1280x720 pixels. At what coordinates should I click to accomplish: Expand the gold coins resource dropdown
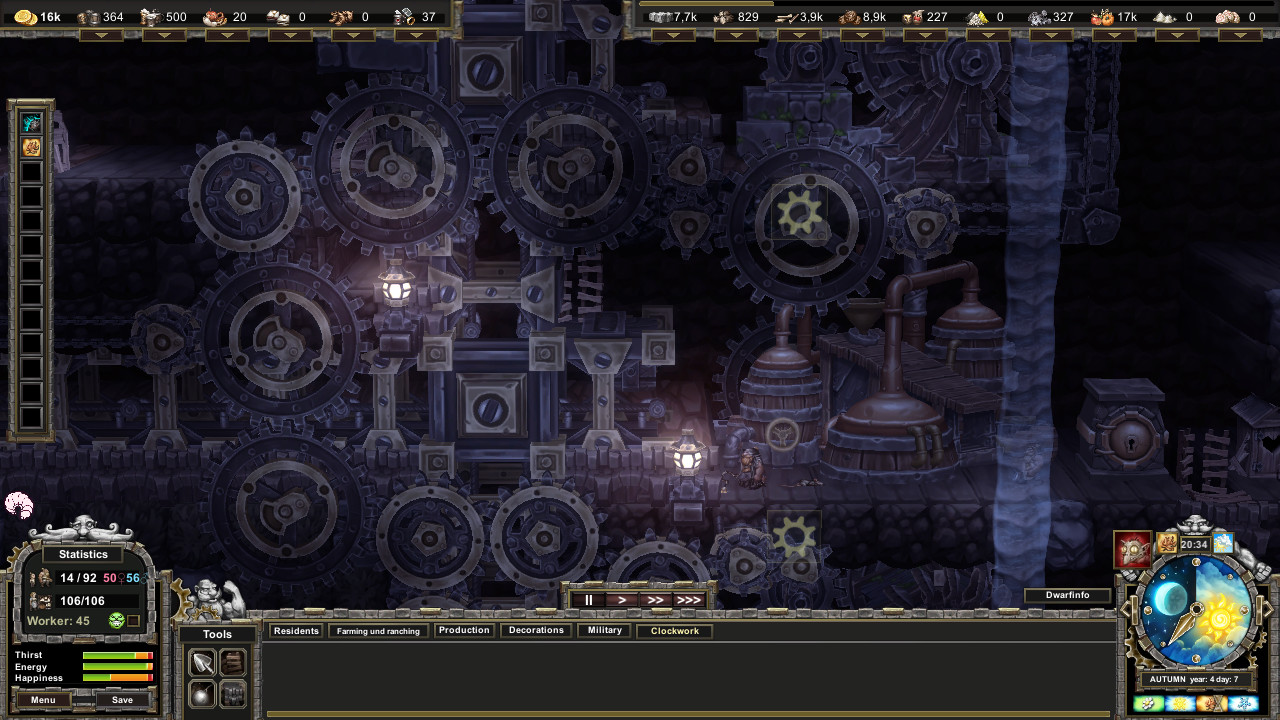click(x=102, y=34)
